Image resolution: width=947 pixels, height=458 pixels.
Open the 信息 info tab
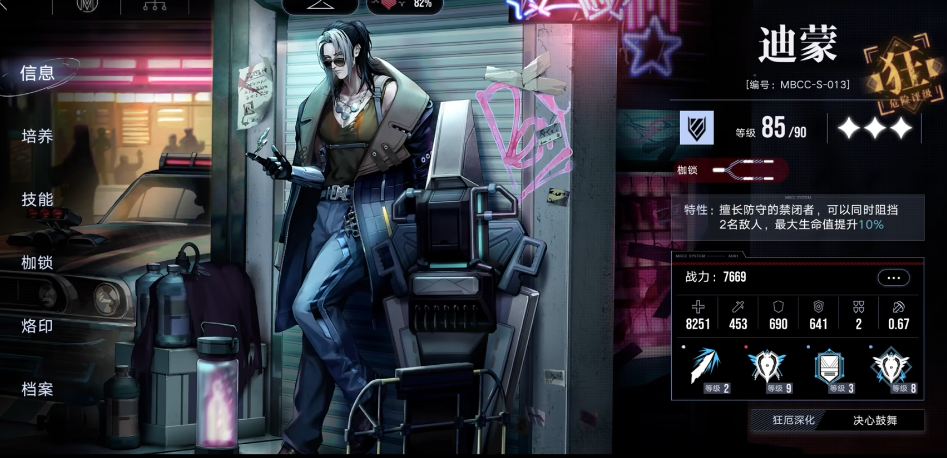pyautogui.click(x=38, y=72)
